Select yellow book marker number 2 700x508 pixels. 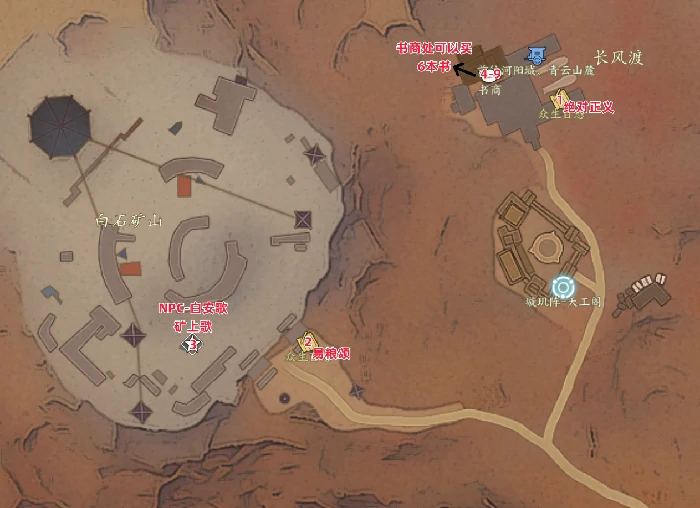point(308,342)
